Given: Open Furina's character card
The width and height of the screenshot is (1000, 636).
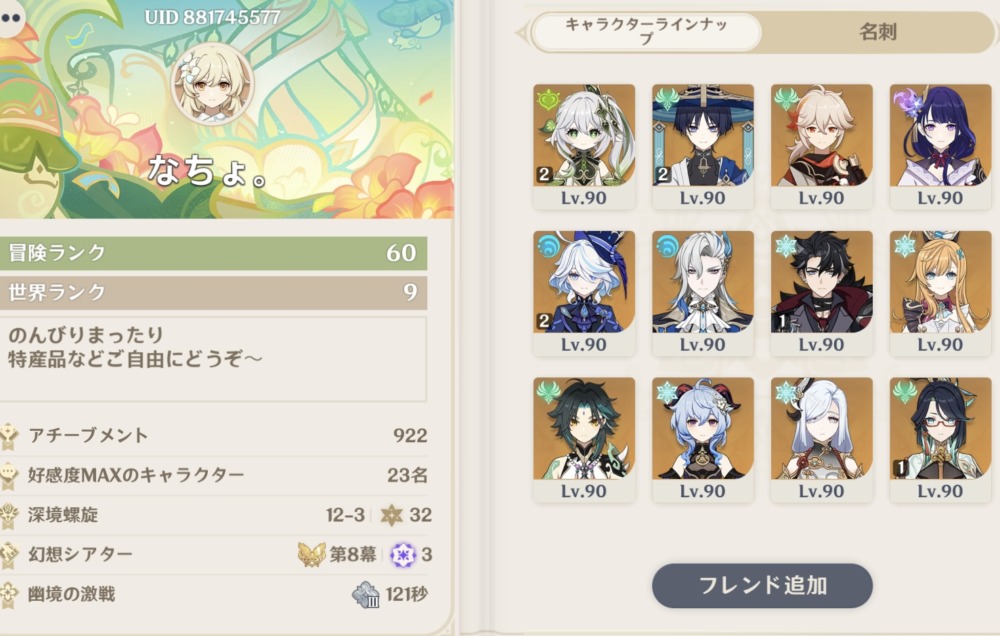Looking at the screenshot, I should (x=584, y=293).
